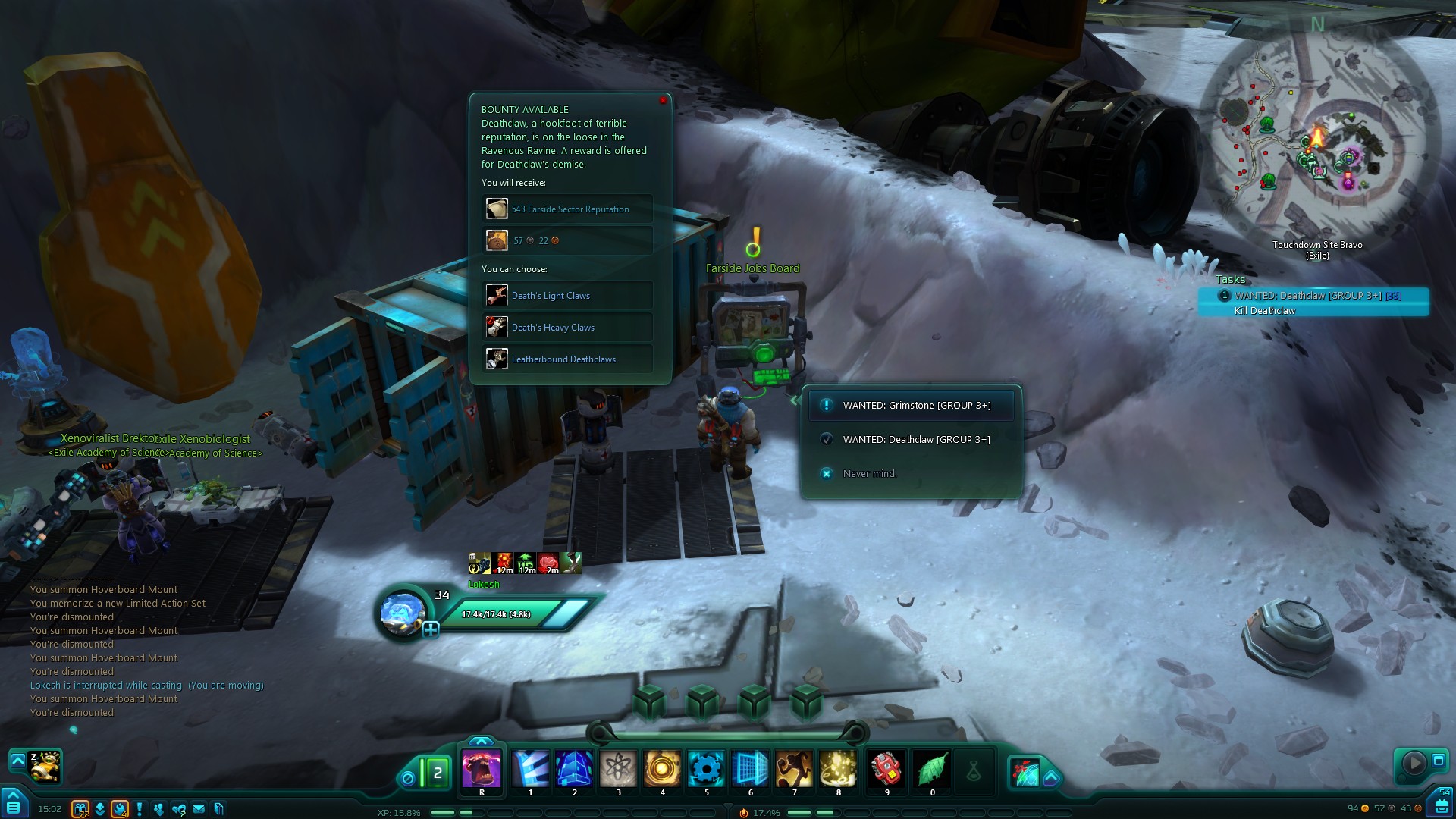Viewport: 1456px width, 819px height.
Task: Use the green leaf item in slot 0
Action: 932,769
